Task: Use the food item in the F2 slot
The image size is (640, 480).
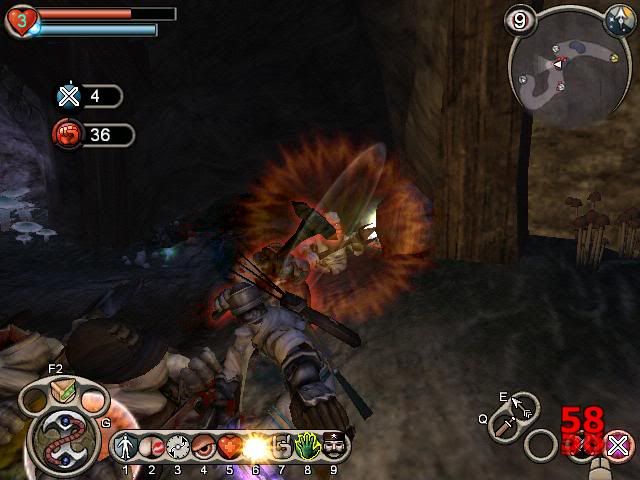Action: (63, 396)
